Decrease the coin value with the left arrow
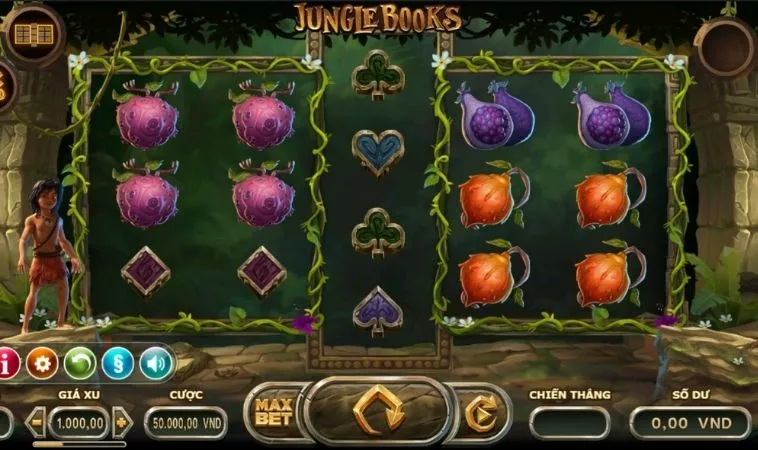 point(37,422)
